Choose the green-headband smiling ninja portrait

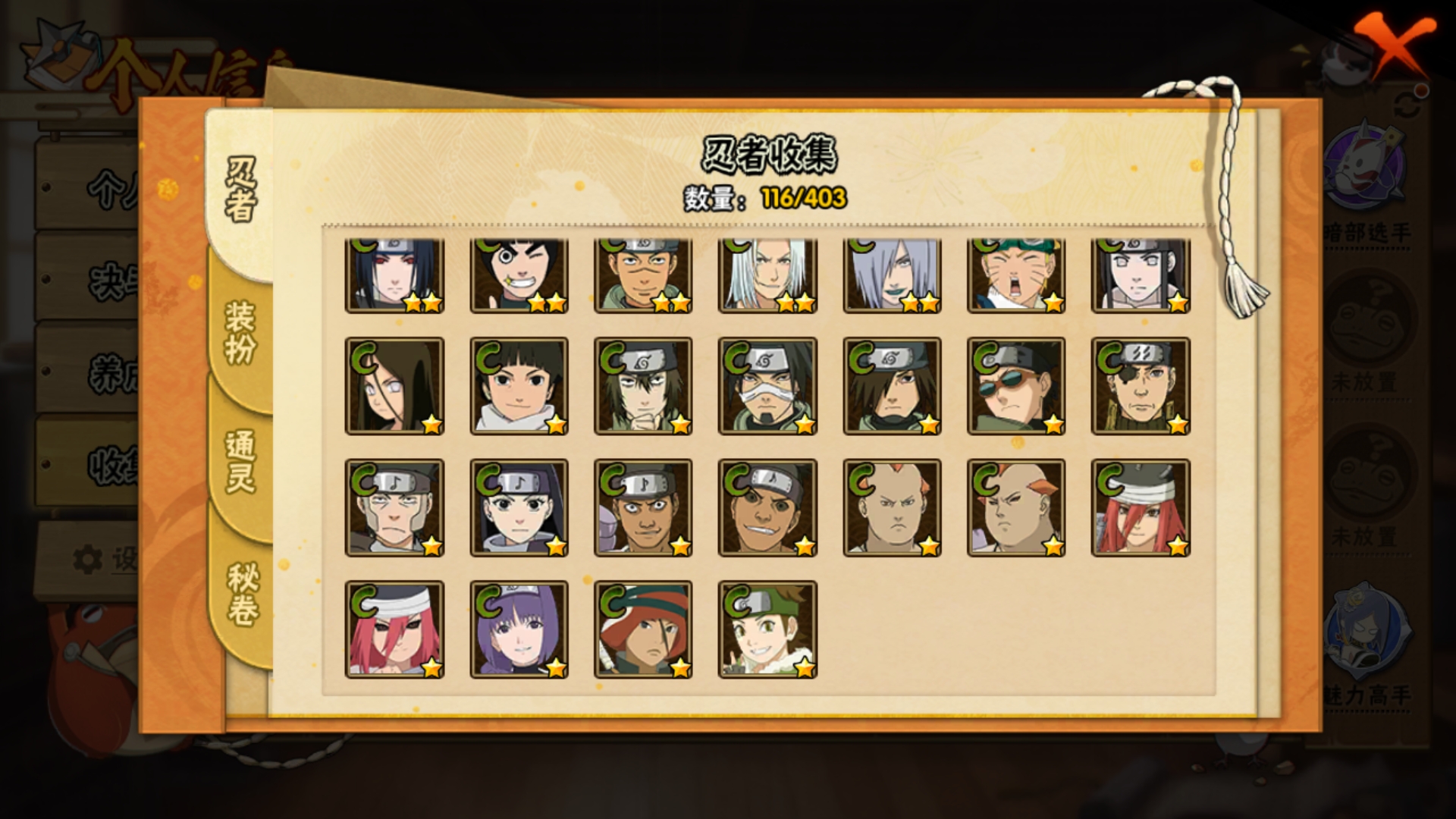pyautogui.click(x=767, y=629)
